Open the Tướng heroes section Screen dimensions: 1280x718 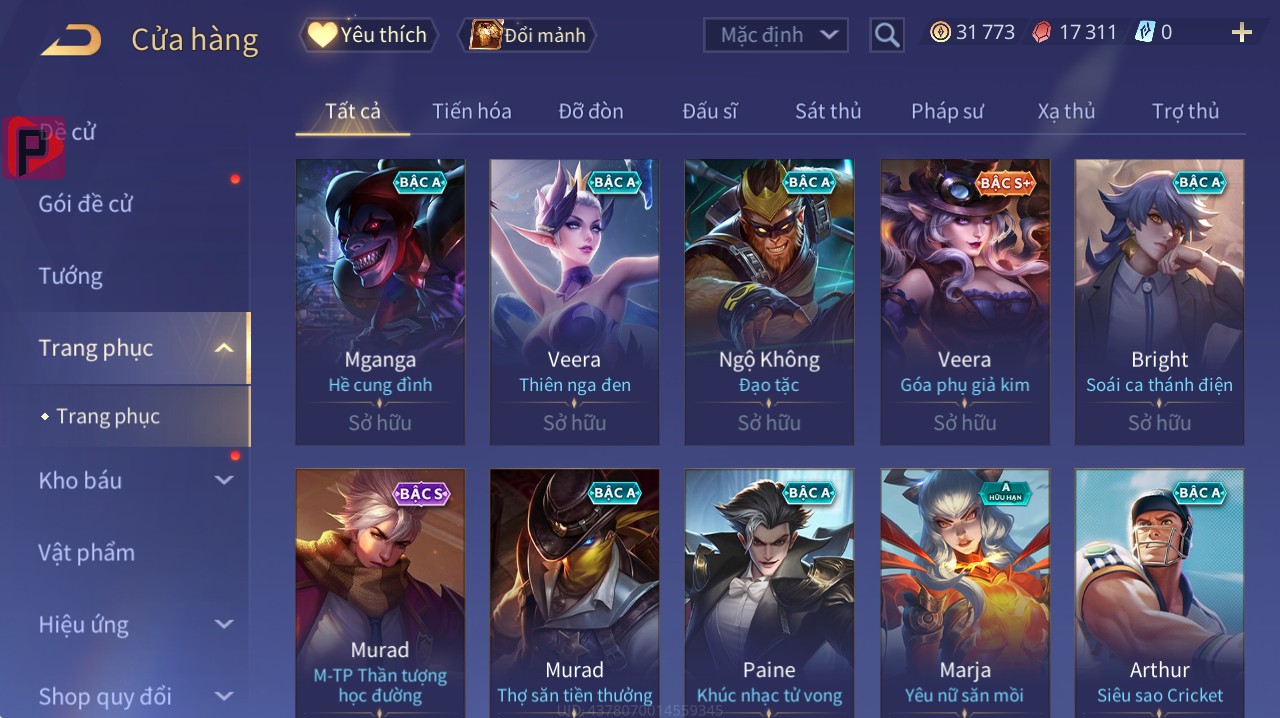pyautogui.click(x=71, y=276)
